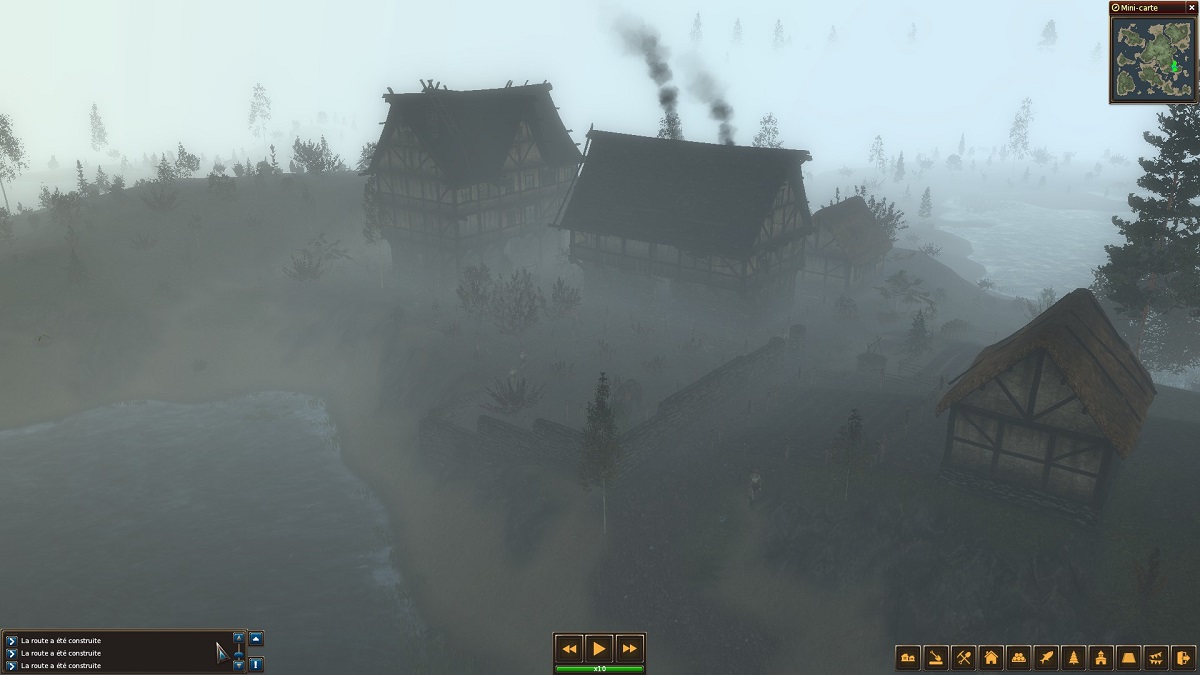Open the Mini-carte minimap
Image resolution: width=1200 pixels, height=675 pixels.
1153,61
